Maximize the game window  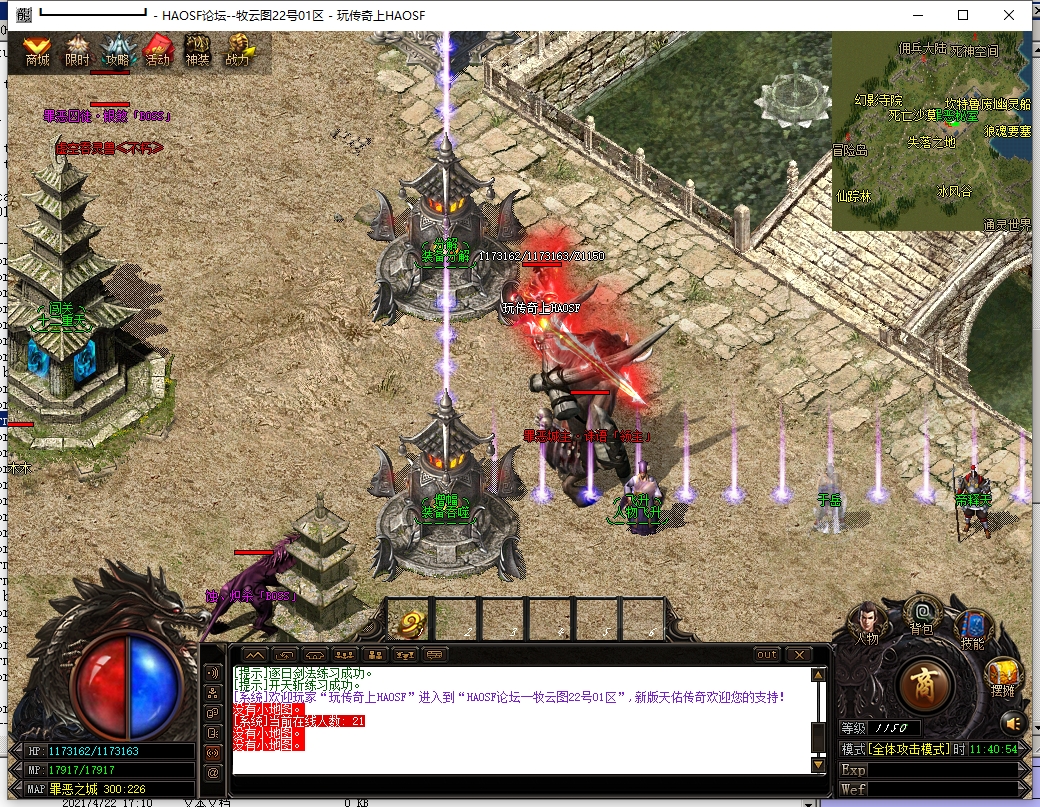click(x=963, y=15)
